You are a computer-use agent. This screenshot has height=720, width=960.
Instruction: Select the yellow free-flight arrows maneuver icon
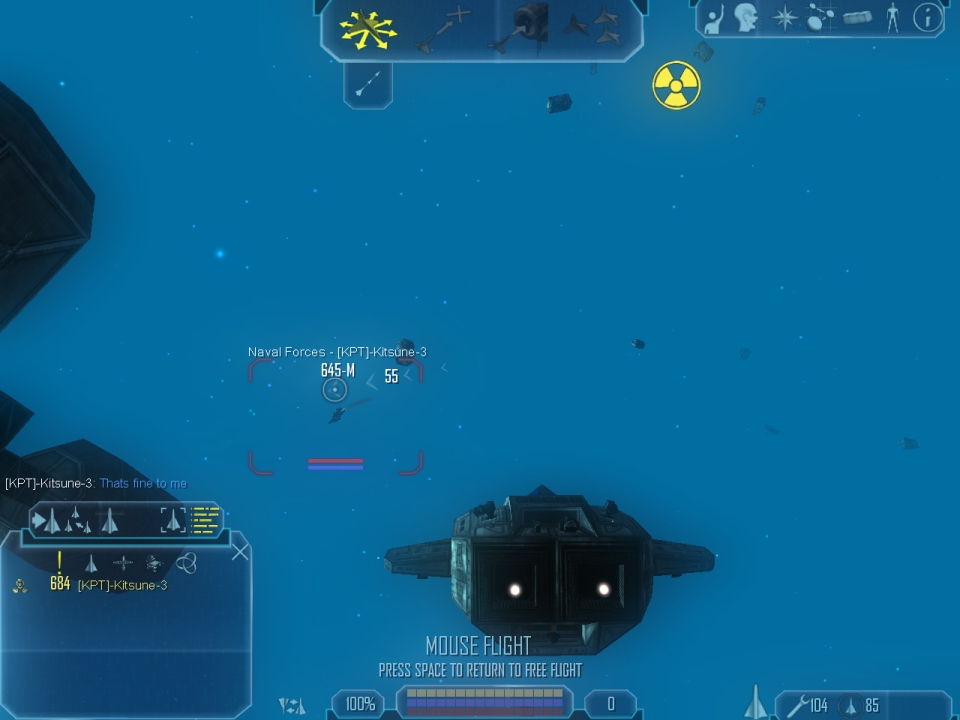point(368,29)
